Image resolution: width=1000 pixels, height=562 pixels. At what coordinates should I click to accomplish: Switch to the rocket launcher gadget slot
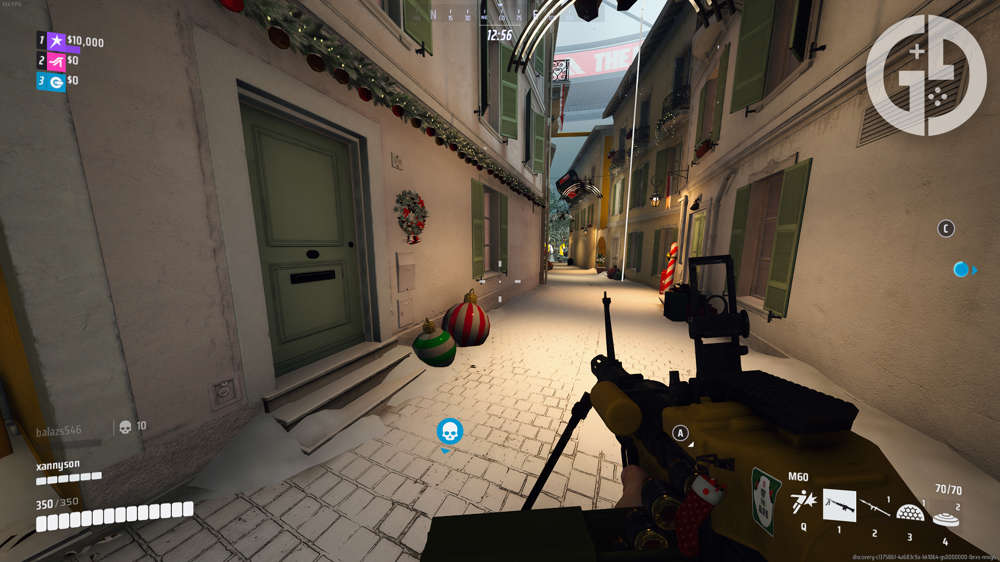873,507
